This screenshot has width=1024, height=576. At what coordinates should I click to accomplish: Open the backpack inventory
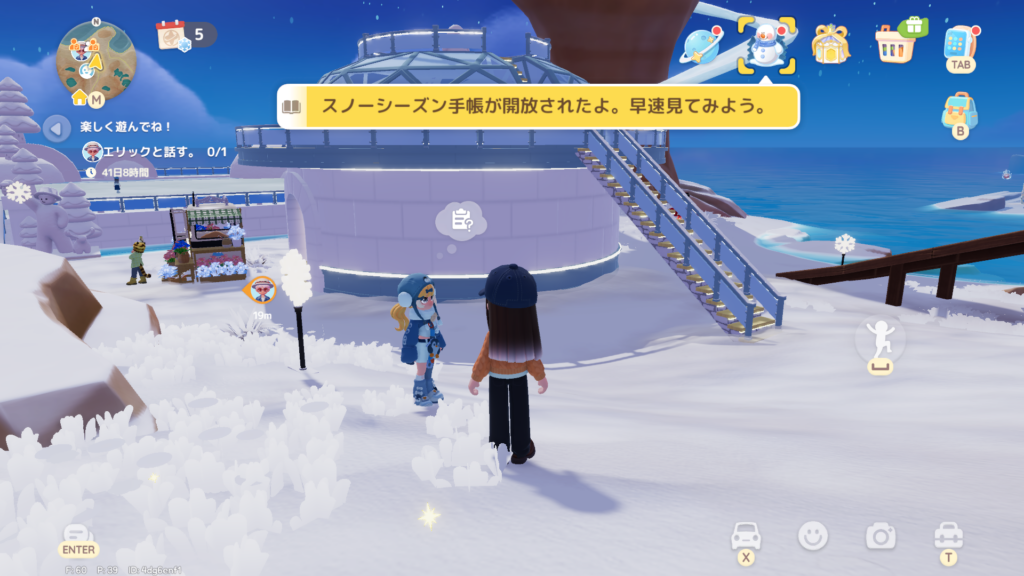960,112
